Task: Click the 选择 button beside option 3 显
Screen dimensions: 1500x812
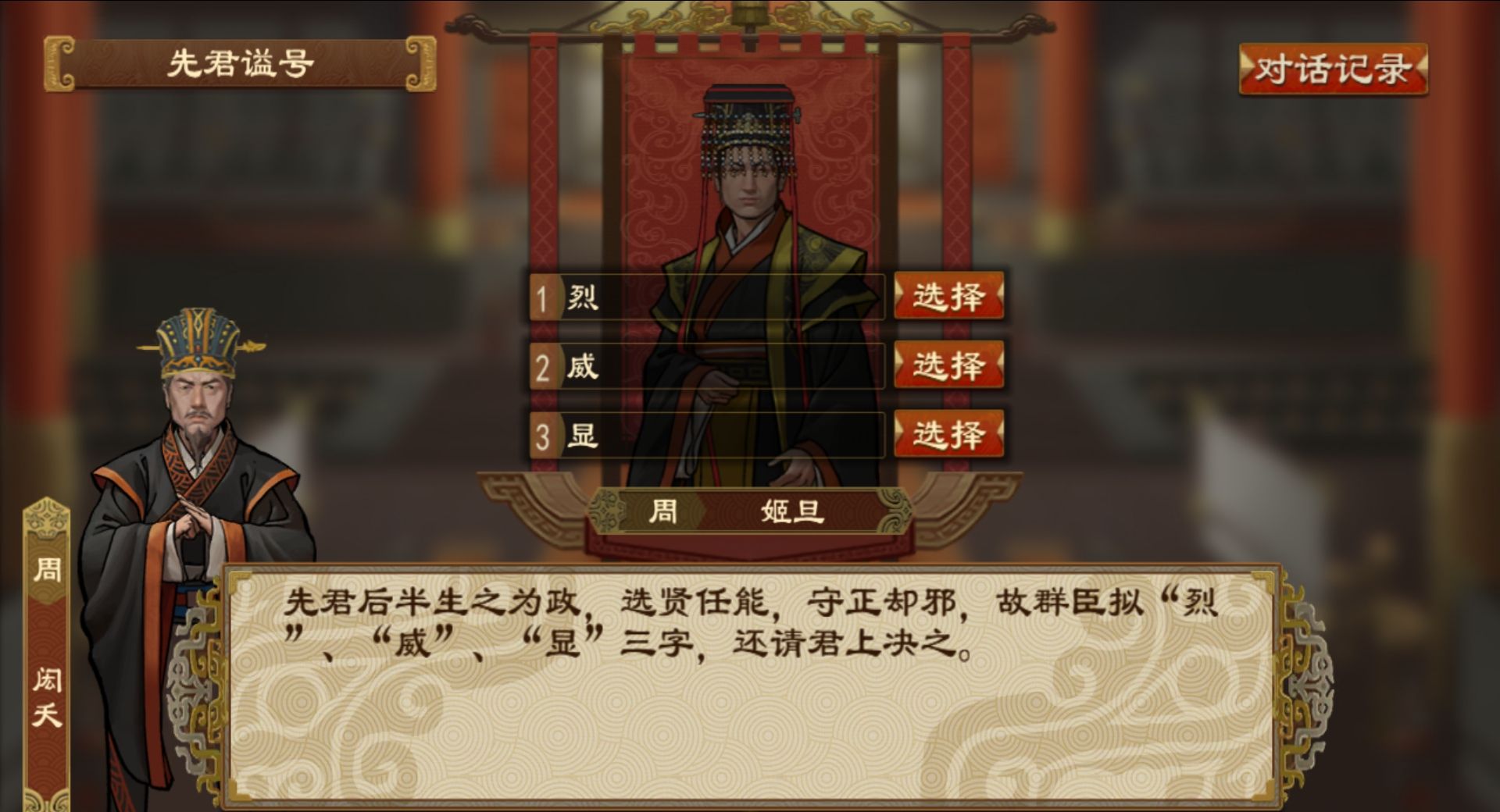Action: [x=949, y=432]
